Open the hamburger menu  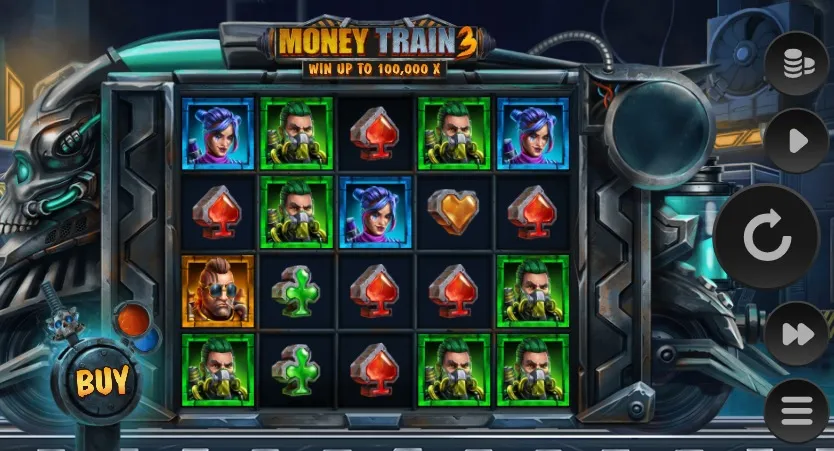796,410
